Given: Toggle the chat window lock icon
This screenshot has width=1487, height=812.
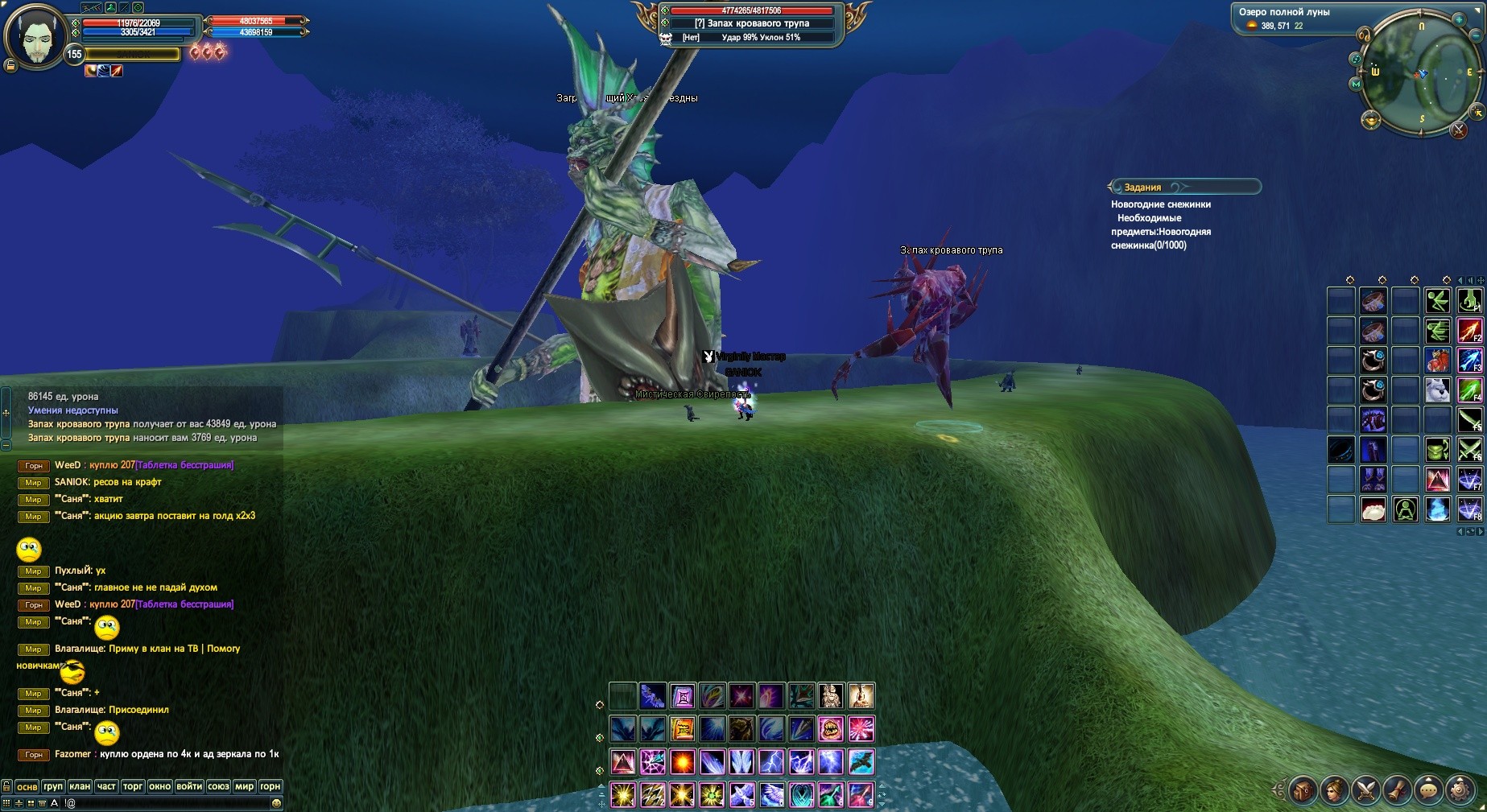Looking at the screenshot, I should tap(6, 786).
